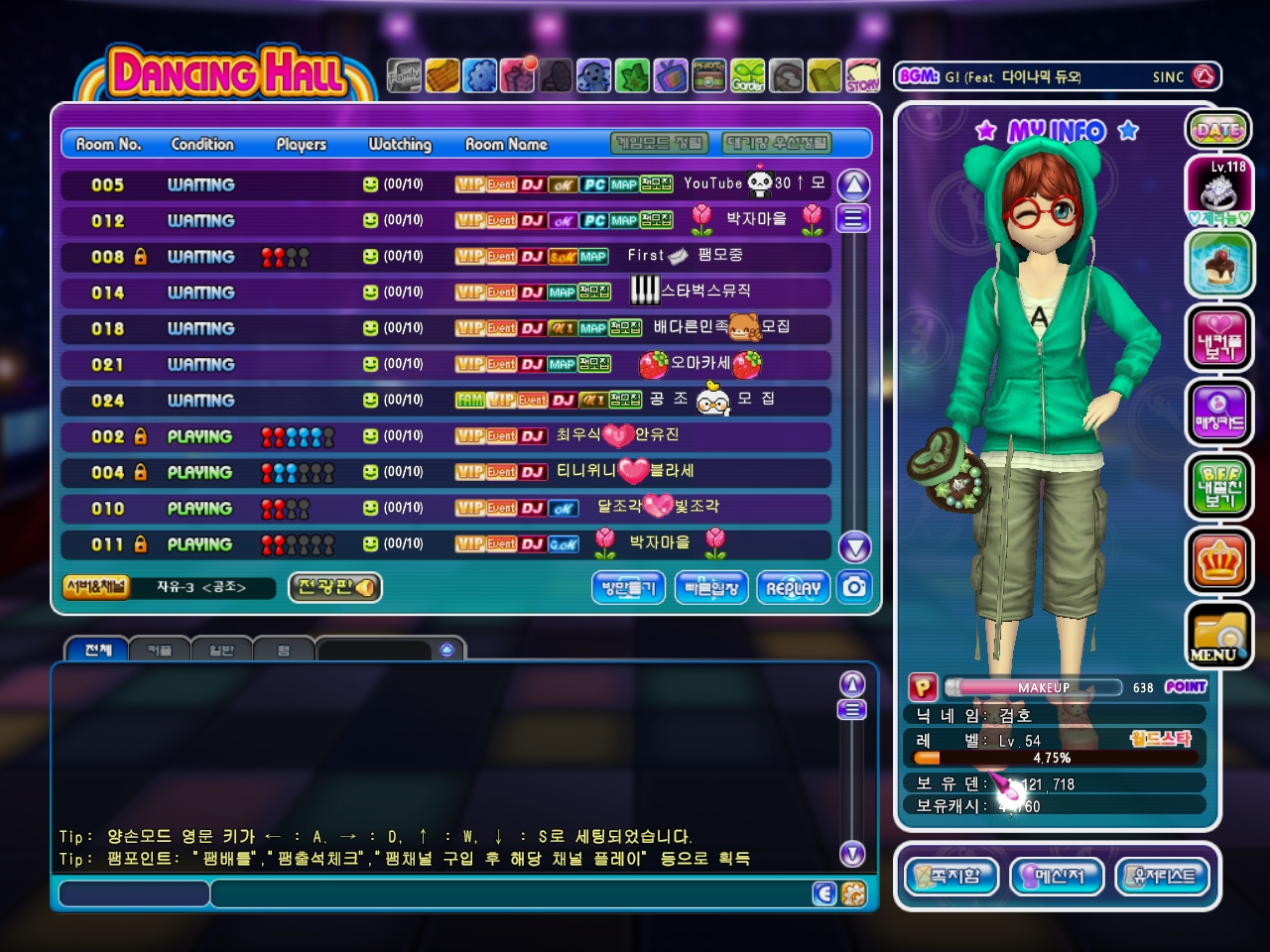Switch to the 전체 chat tab
This screenshot has width=1270, height=952.
(x=97, y=651)
